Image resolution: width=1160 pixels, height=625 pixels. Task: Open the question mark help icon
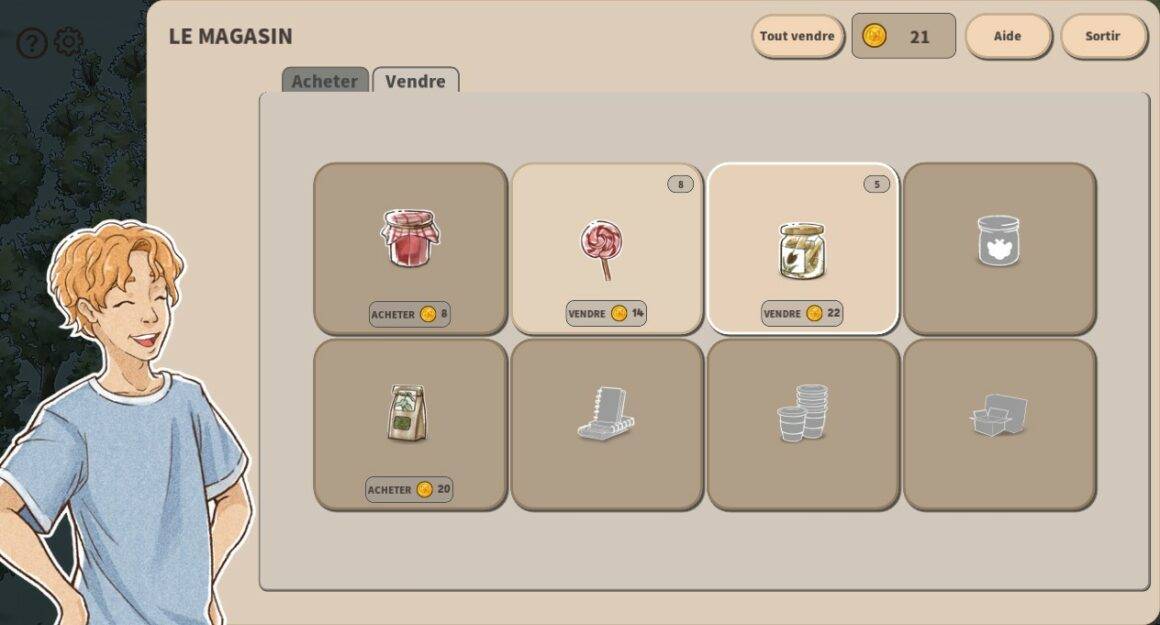coord(32,43)
